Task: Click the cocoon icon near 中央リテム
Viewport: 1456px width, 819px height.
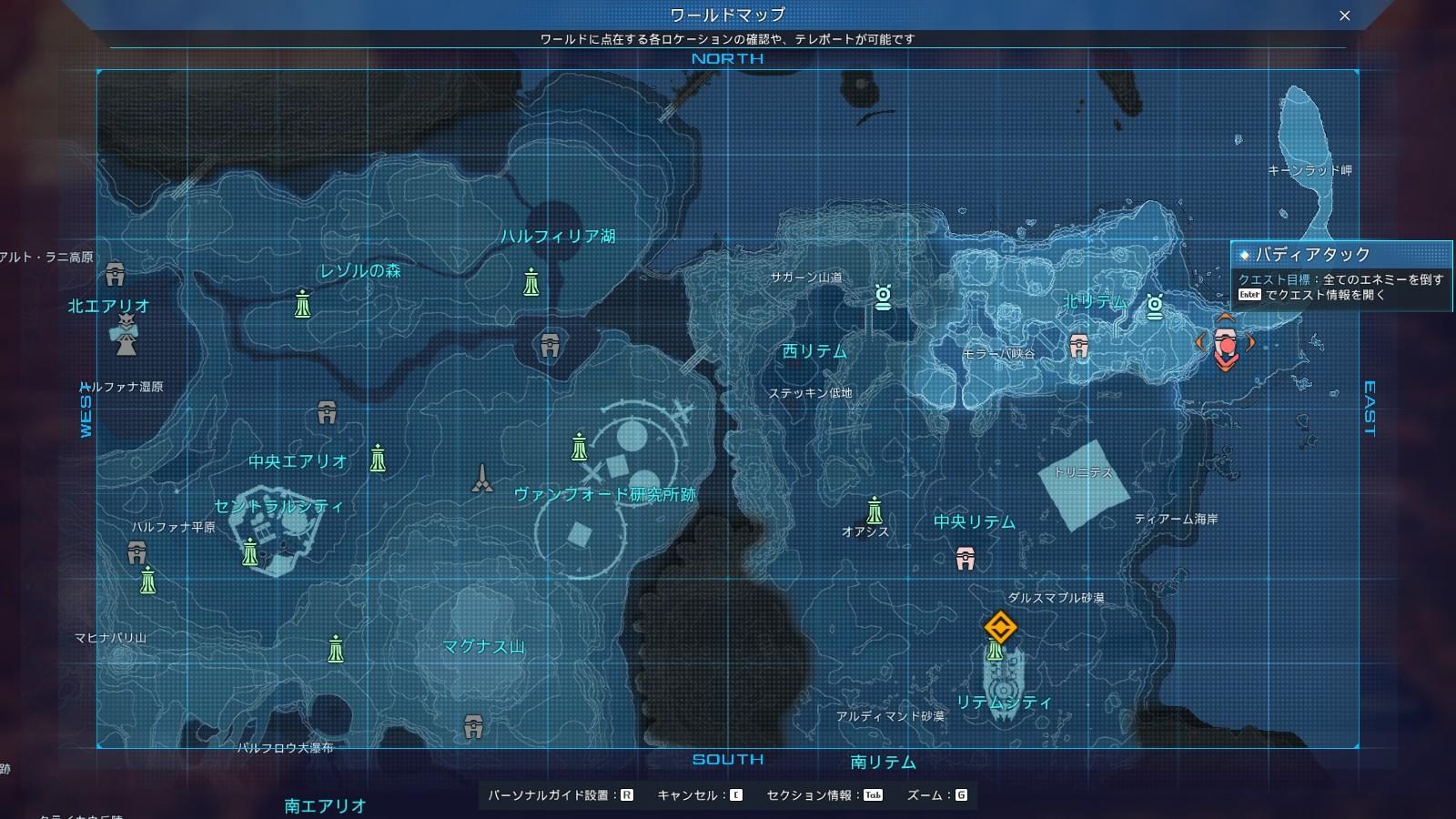Action: [x=965, y=560]
